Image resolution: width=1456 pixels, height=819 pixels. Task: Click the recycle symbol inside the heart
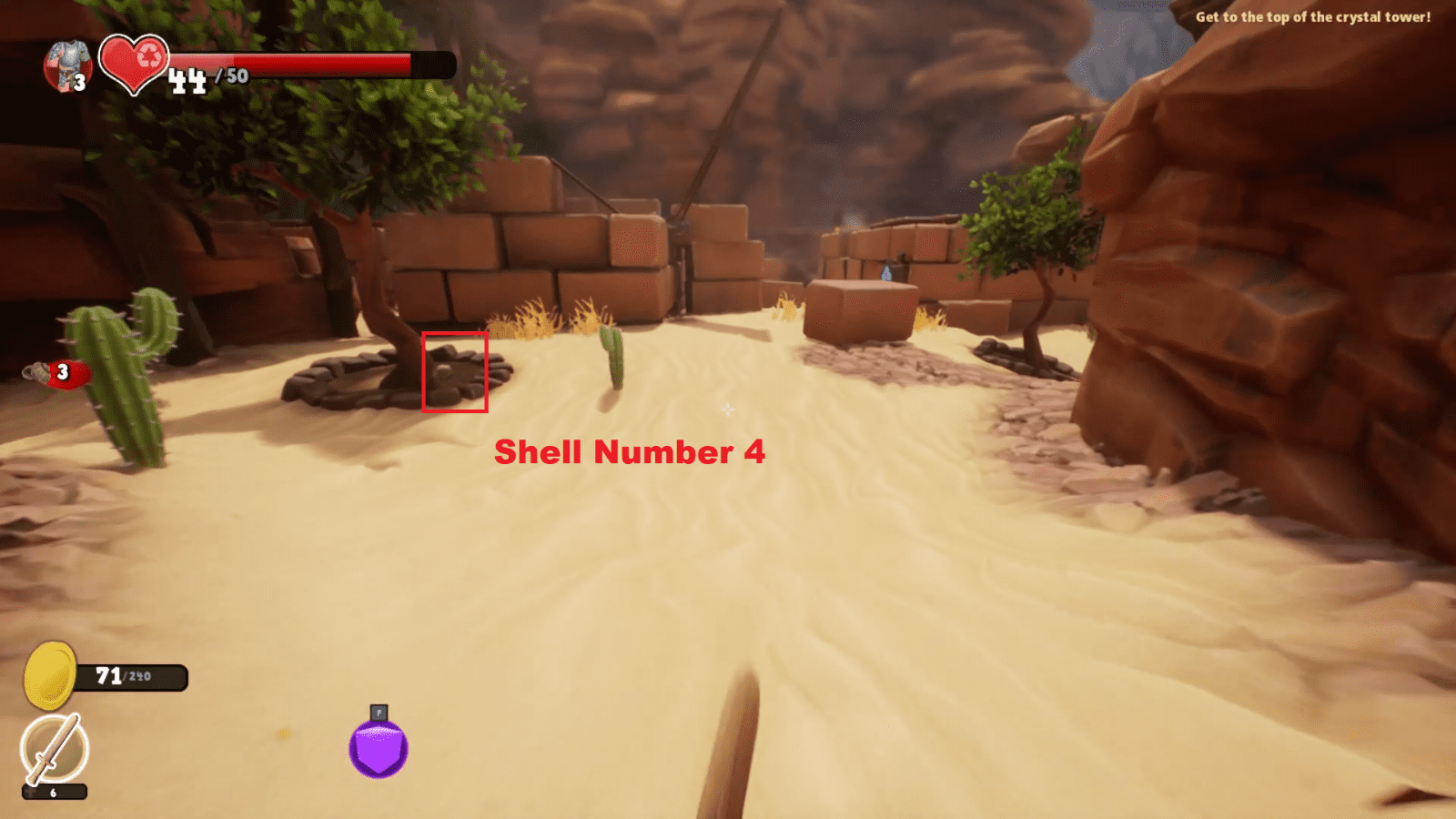[x=150, y=56]
